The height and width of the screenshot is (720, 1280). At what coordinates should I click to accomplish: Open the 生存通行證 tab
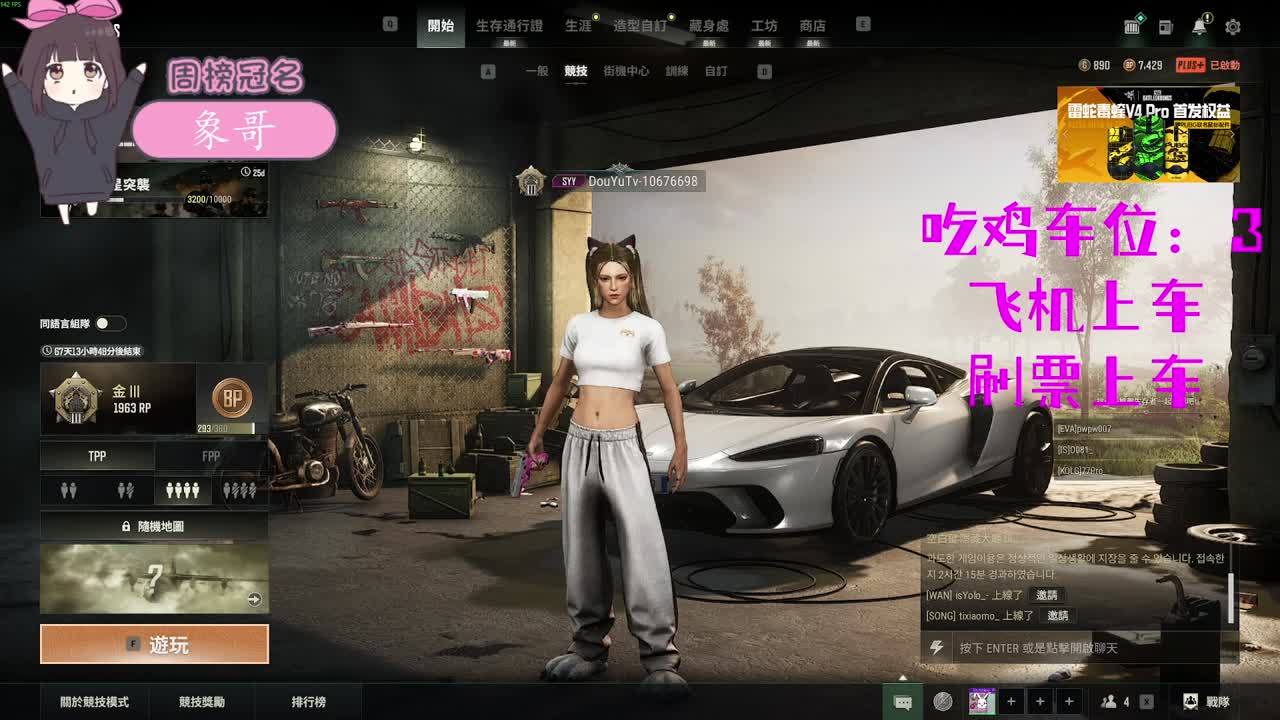(509, 26)
